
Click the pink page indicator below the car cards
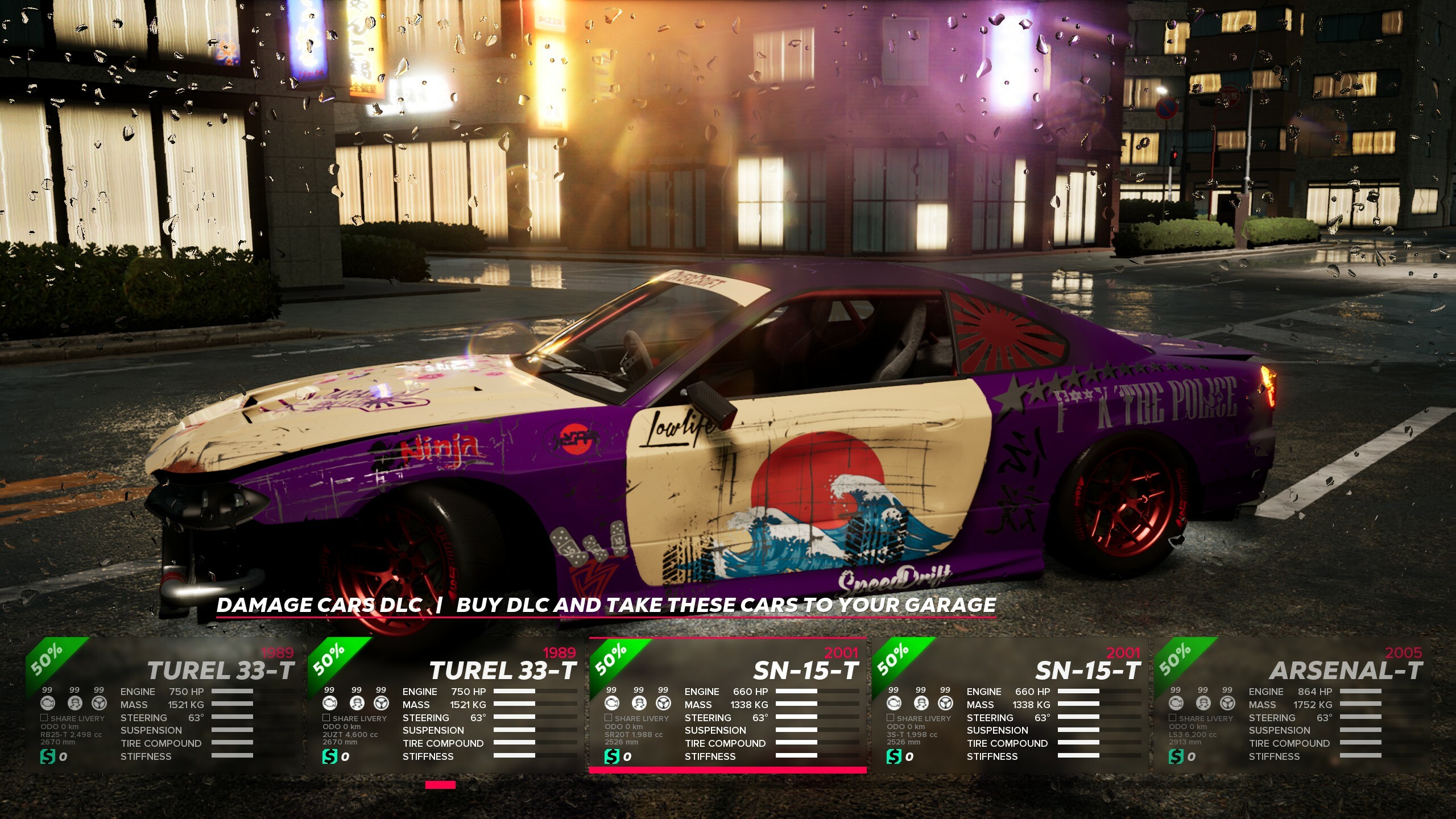pyautogui.click(x=440, y=785)
